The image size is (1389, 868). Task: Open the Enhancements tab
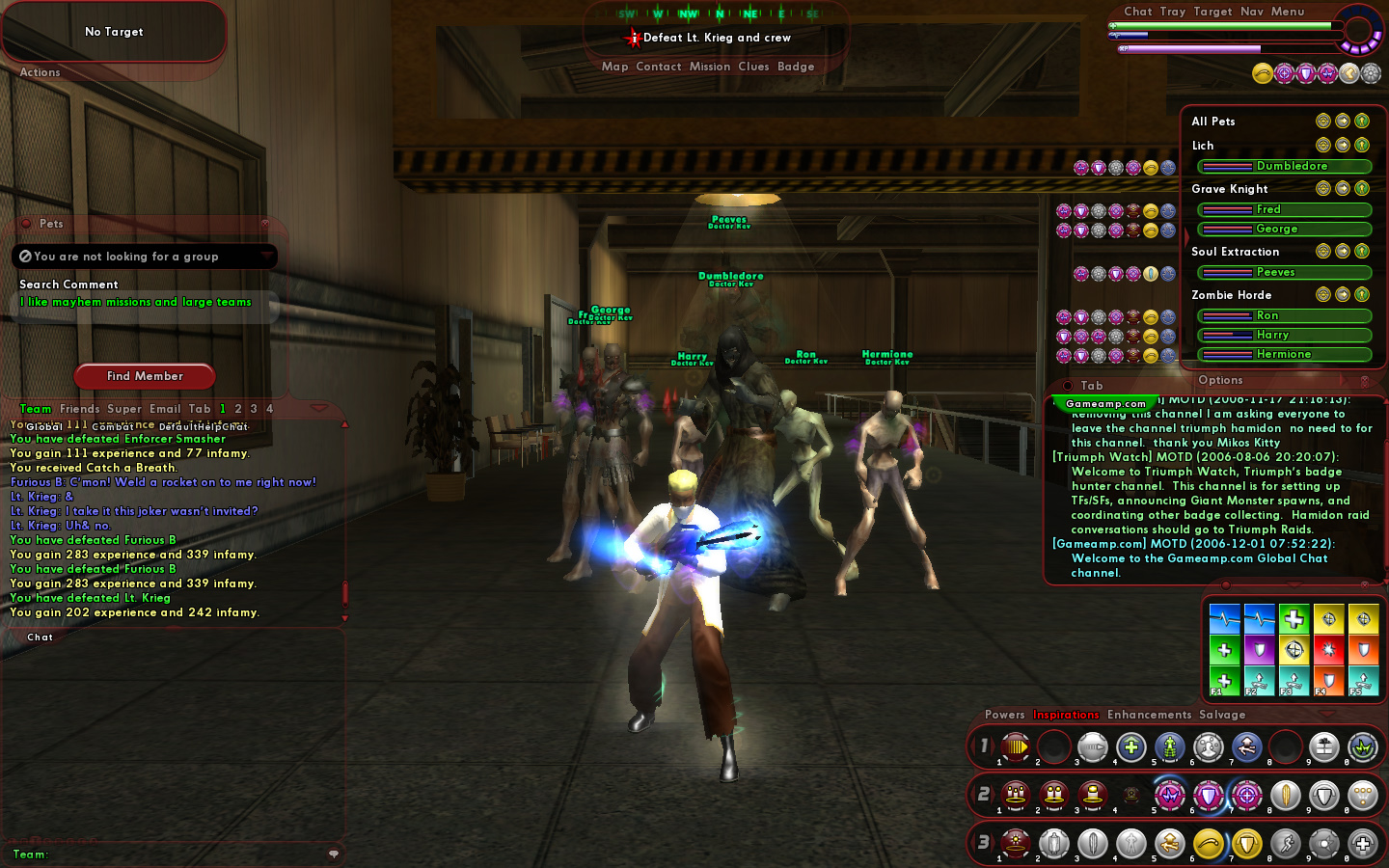[1149, 715]
